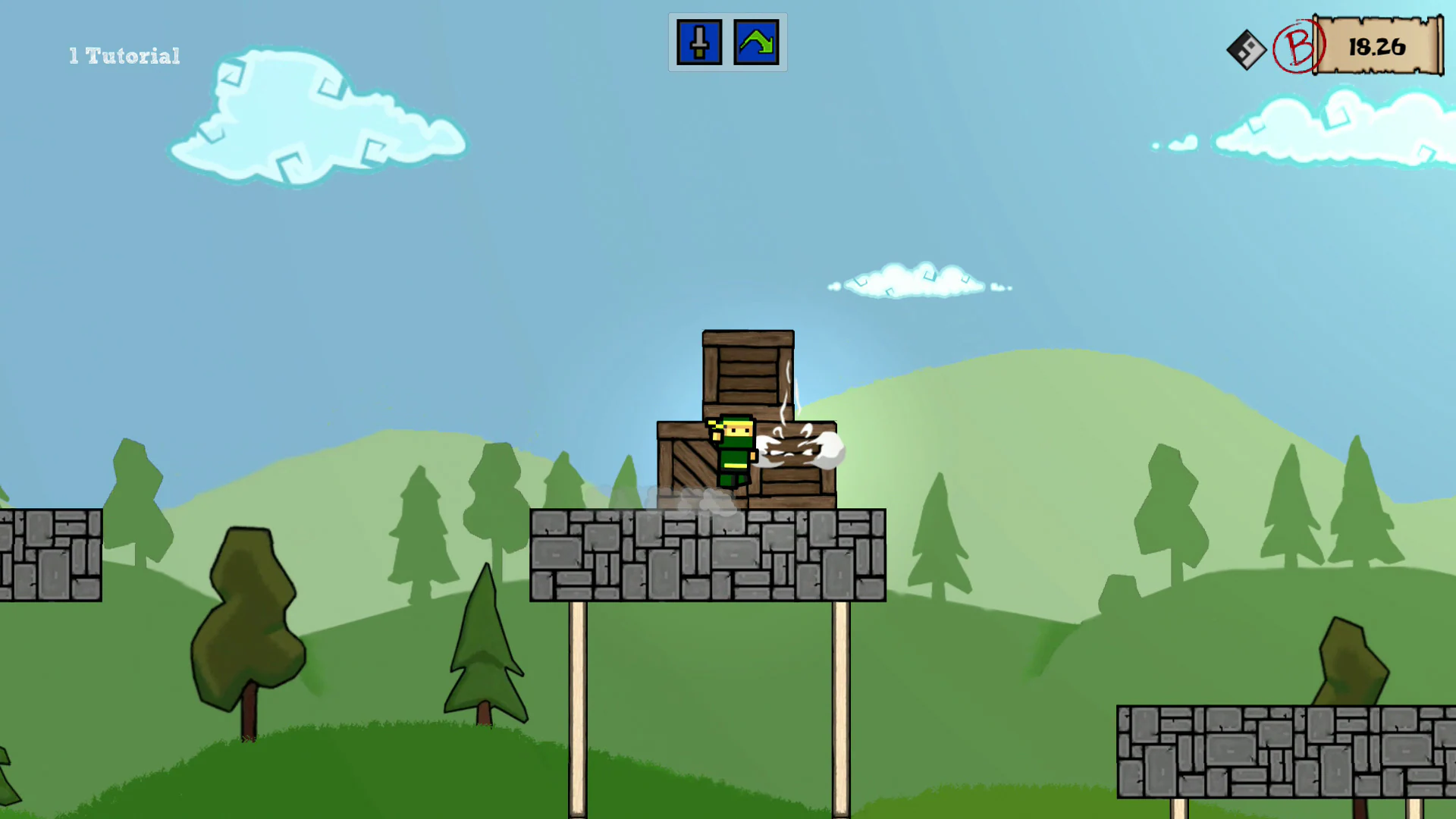This screenshot has width=1456, height=819.
Task: Click the small cloud in the center sky
Action: (914, 282)
